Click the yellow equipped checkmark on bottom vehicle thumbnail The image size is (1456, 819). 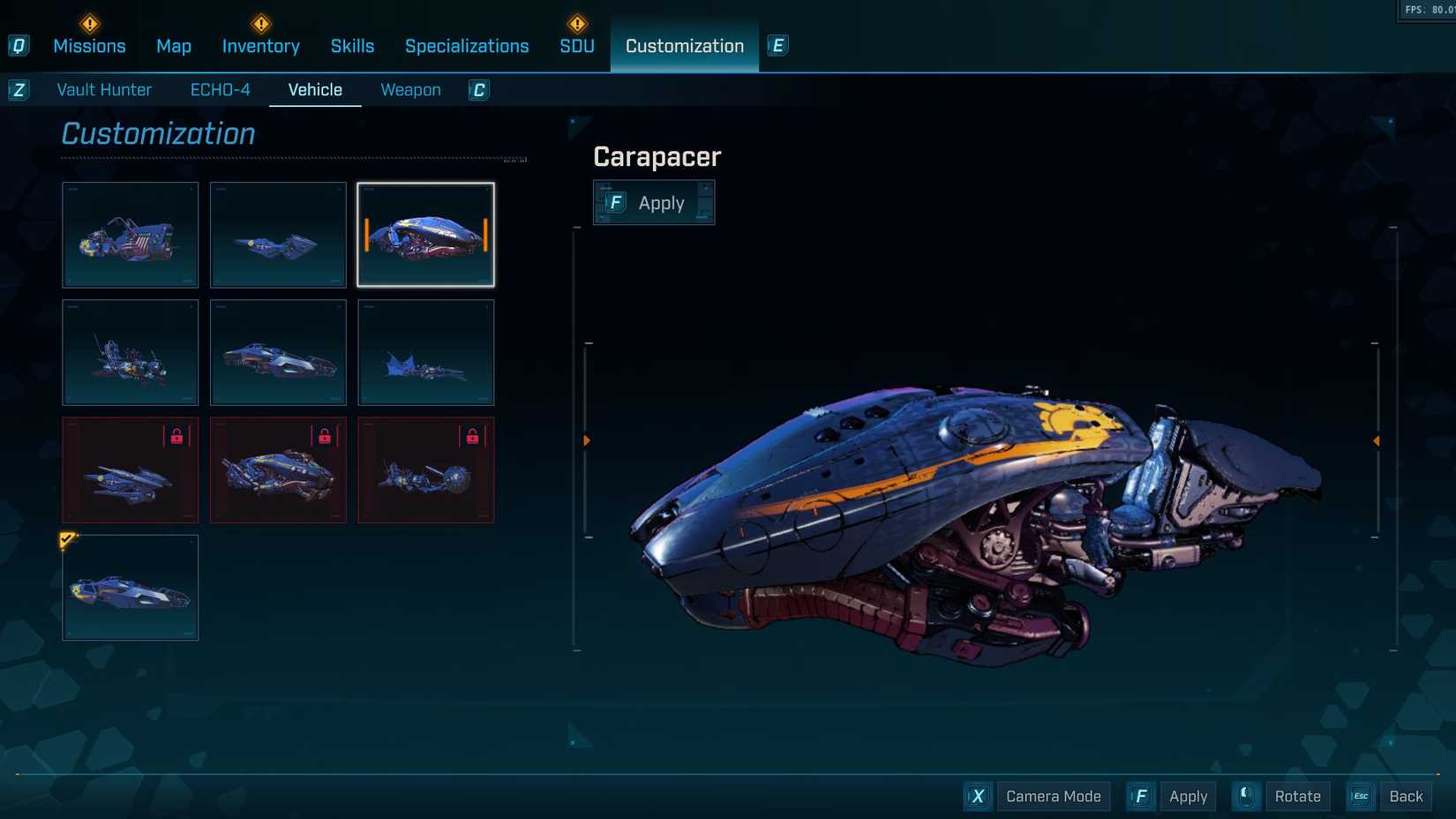click(65, 540)
